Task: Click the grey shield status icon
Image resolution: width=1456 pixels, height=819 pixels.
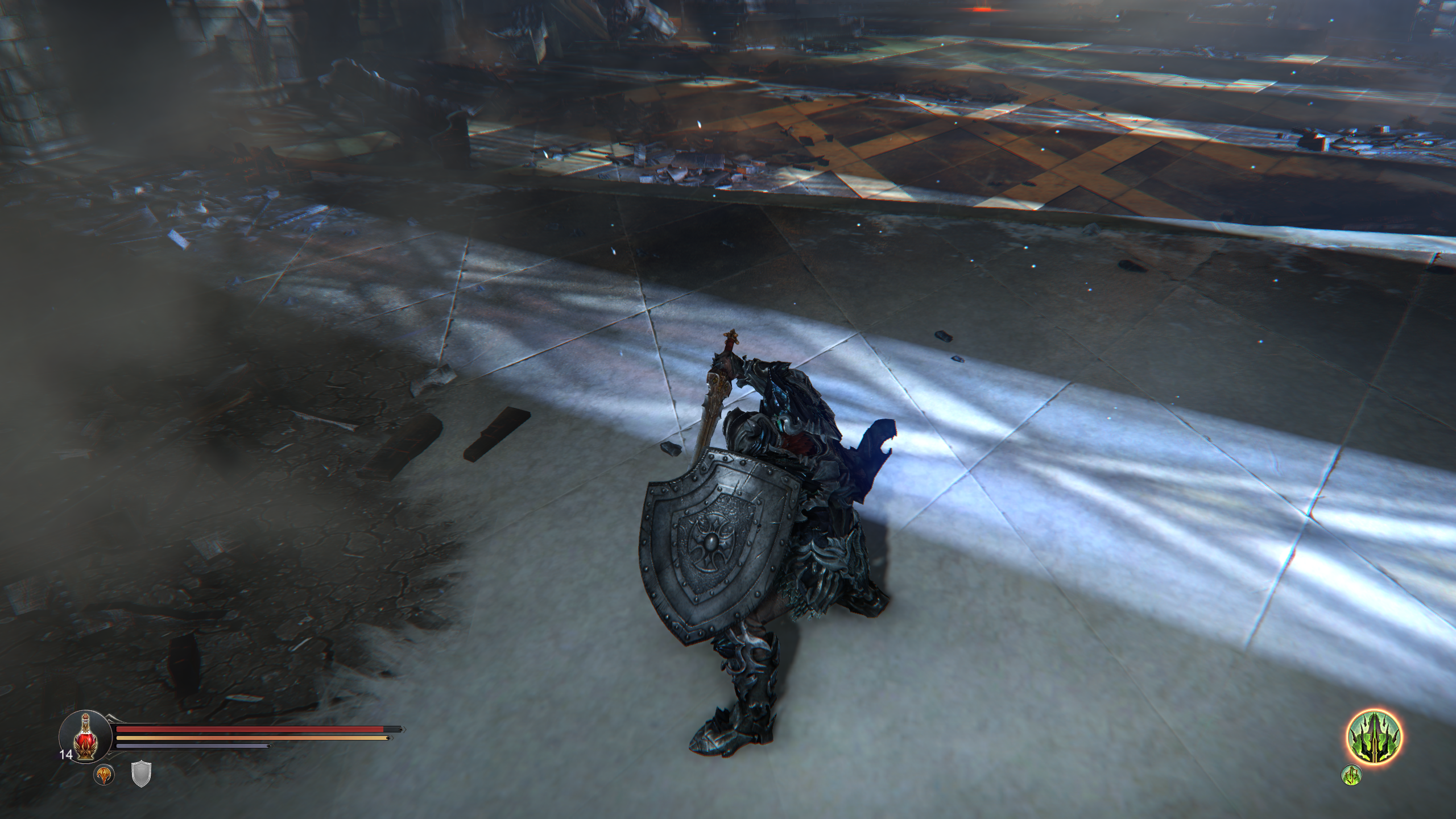Action: point(140,775)
